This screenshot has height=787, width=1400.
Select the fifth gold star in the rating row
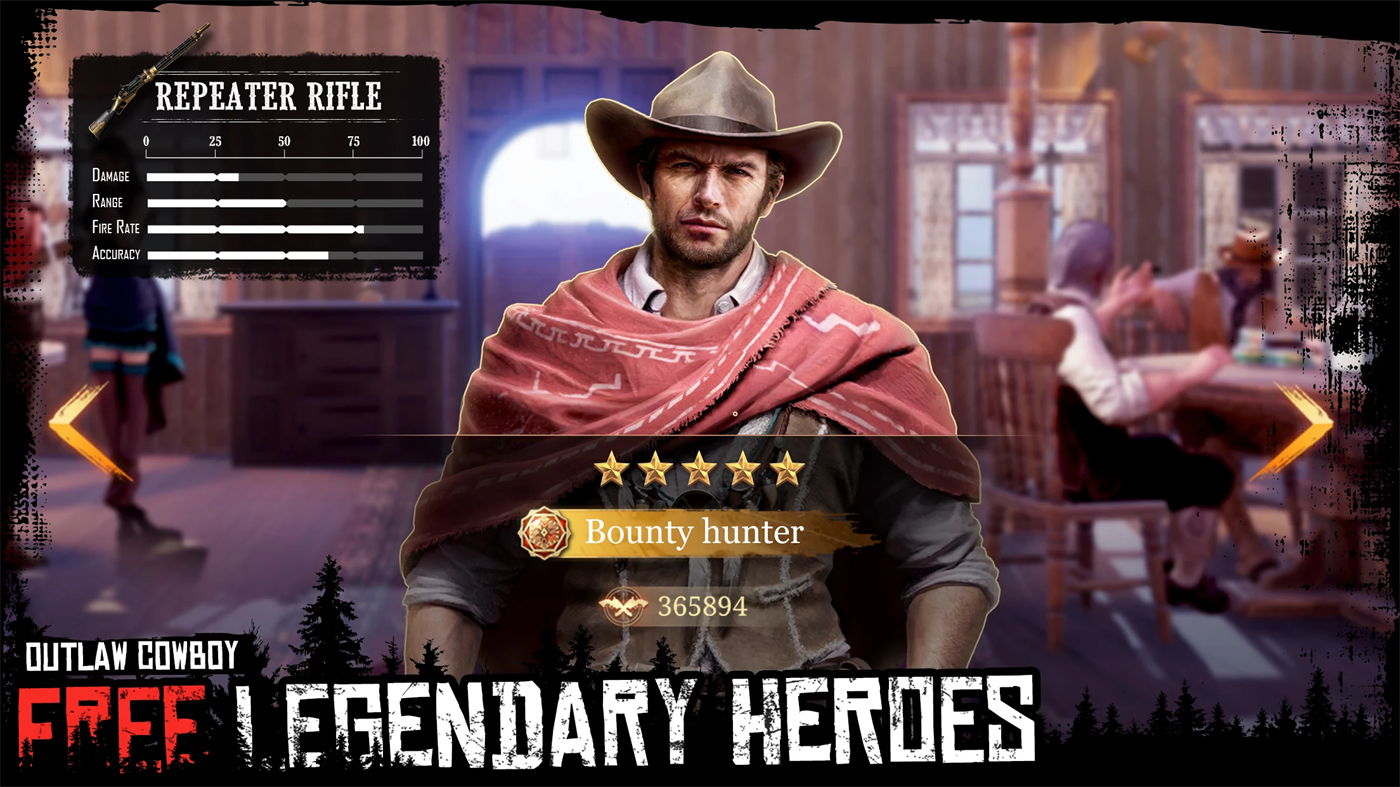pos(789,468)
